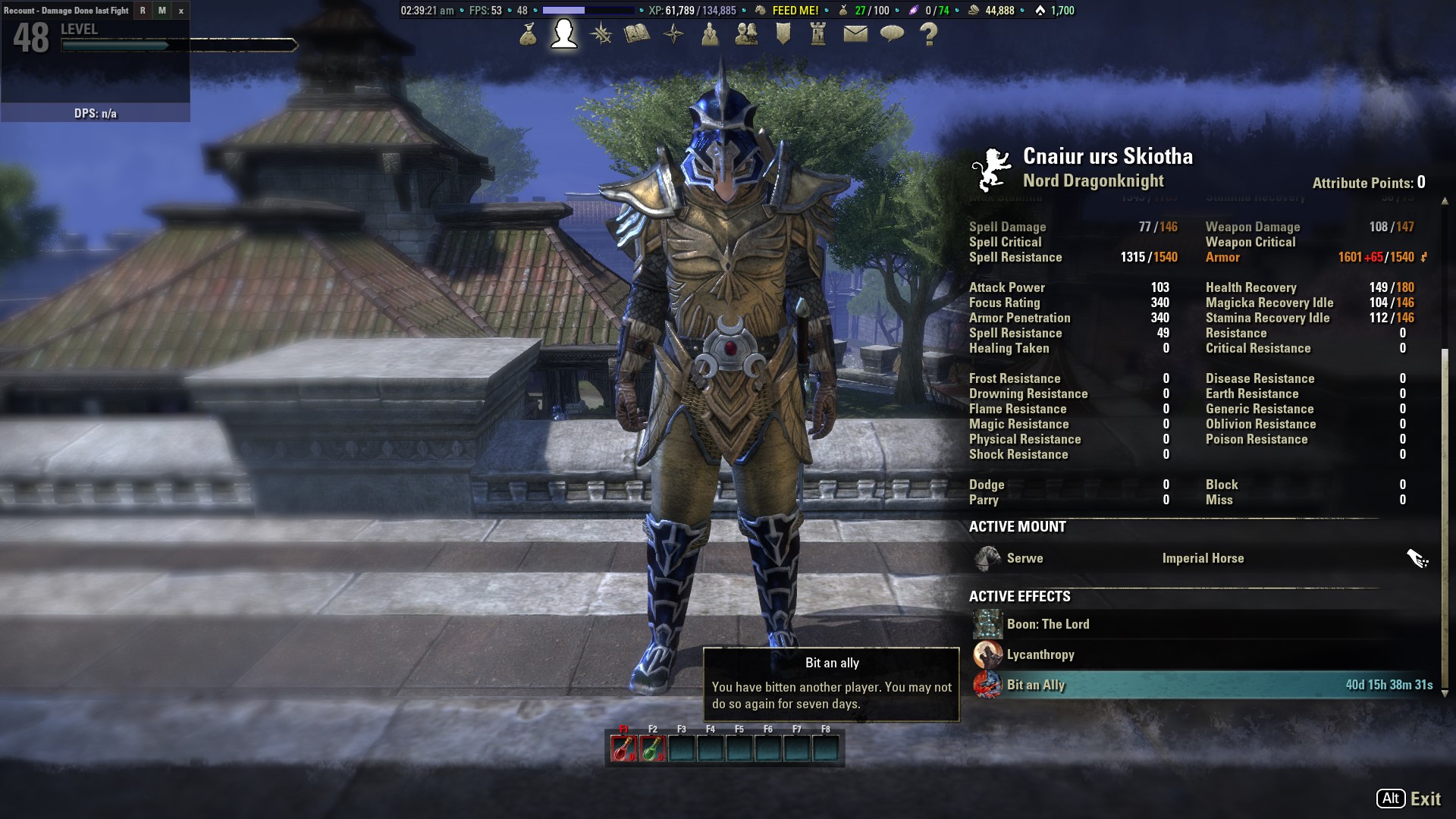Open the inventory bag icon
This screenshot has height=819, width=1456.
coord(529,35)
